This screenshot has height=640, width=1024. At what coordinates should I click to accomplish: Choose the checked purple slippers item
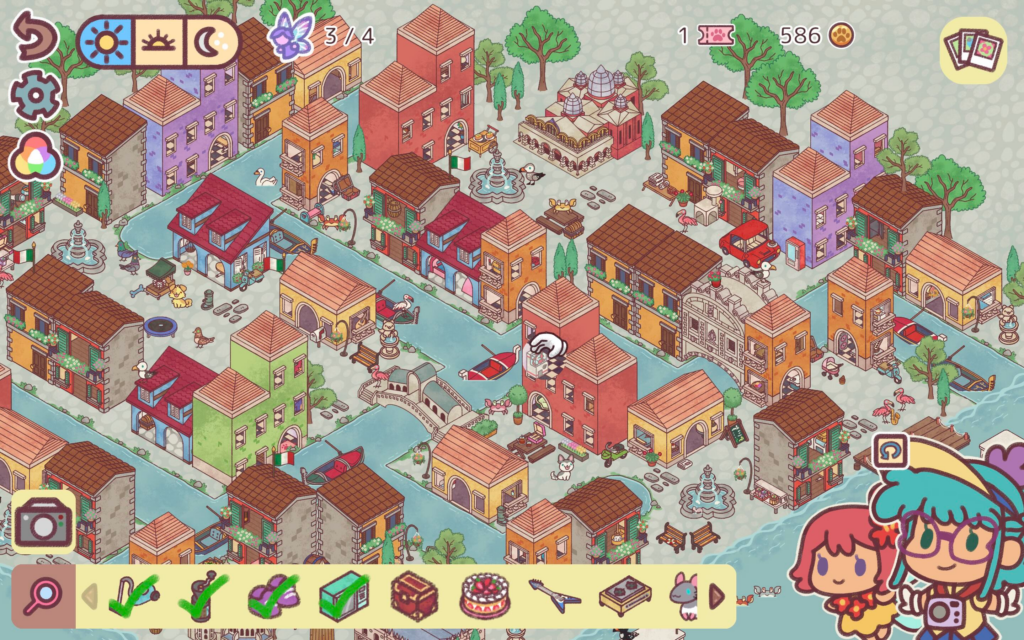pos(272,597)
